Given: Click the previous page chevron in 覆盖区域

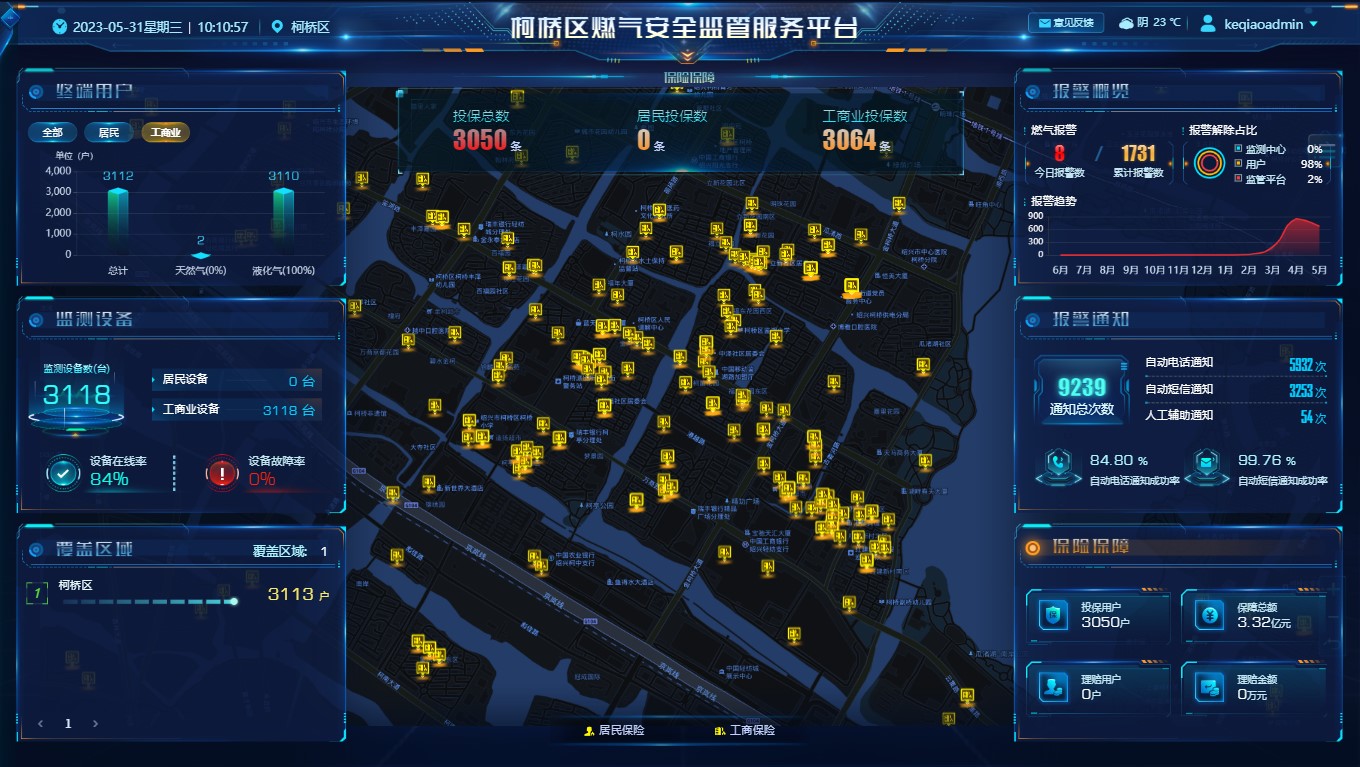Looking at the screenshot, I should pyautogui.click(x=41, y=722).
